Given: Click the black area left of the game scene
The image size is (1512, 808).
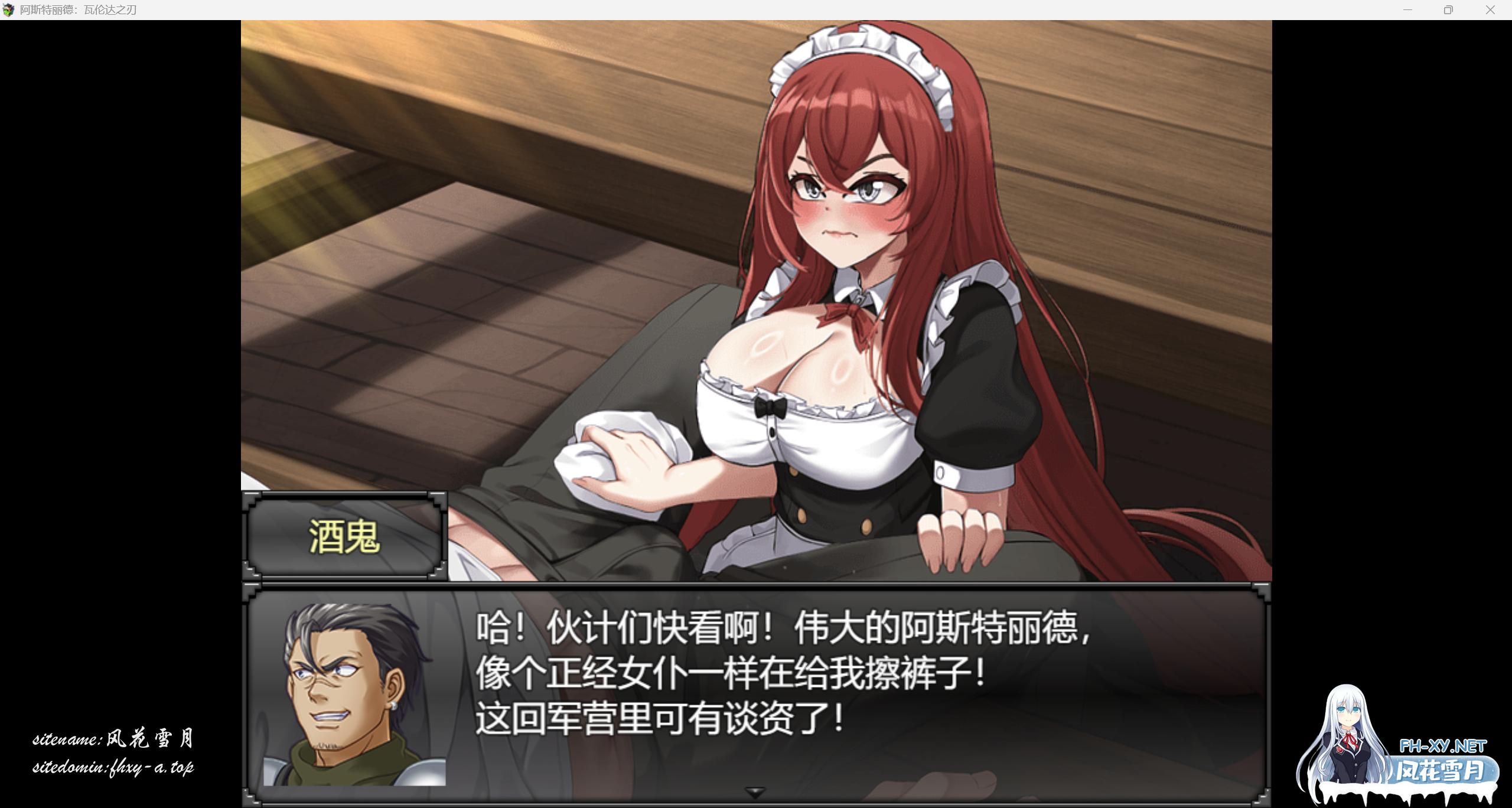Looking at the screenshot, I should [x=118, y=354].
